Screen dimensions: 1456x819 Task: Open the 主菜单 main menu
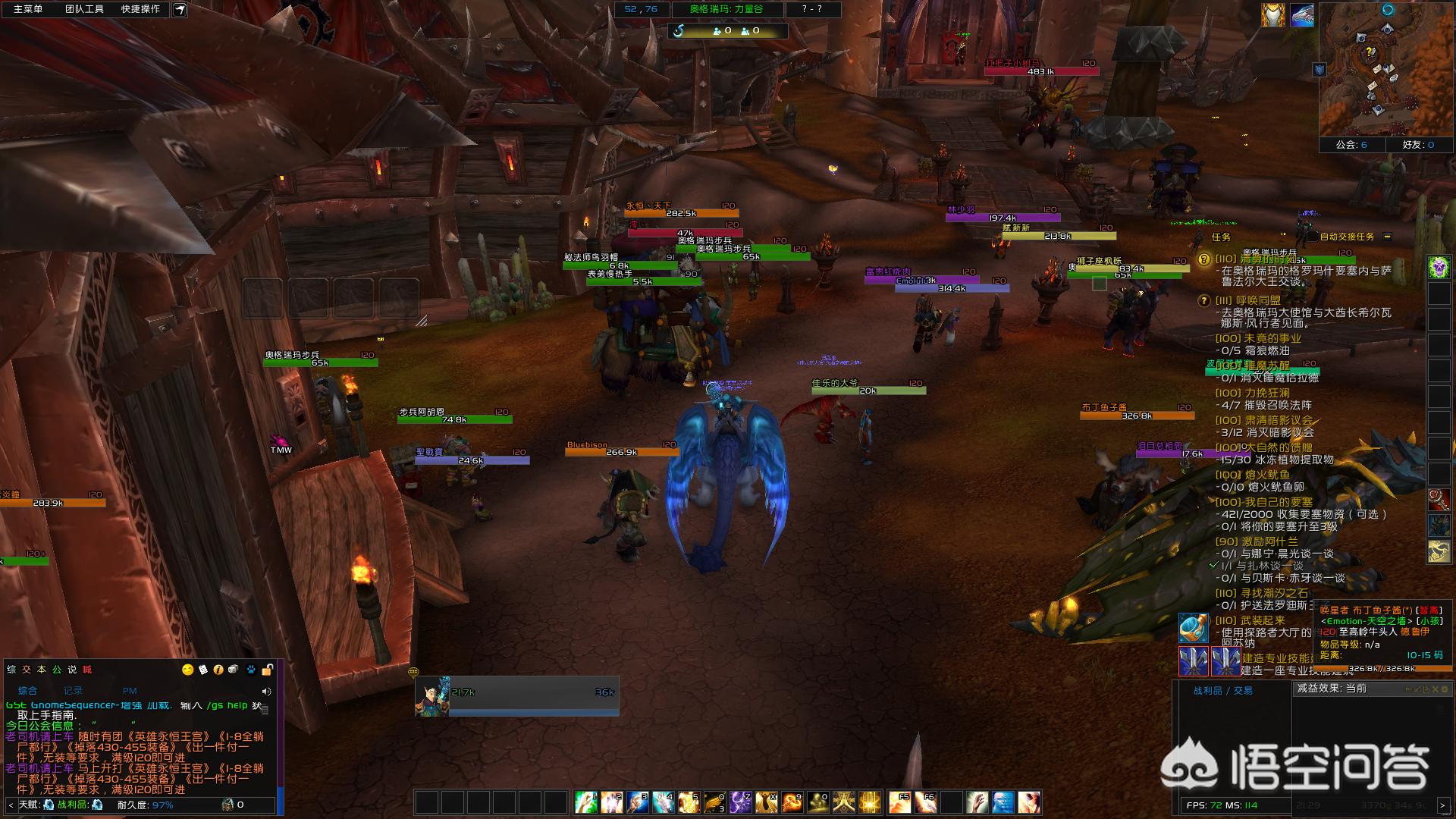pos(27,9)
